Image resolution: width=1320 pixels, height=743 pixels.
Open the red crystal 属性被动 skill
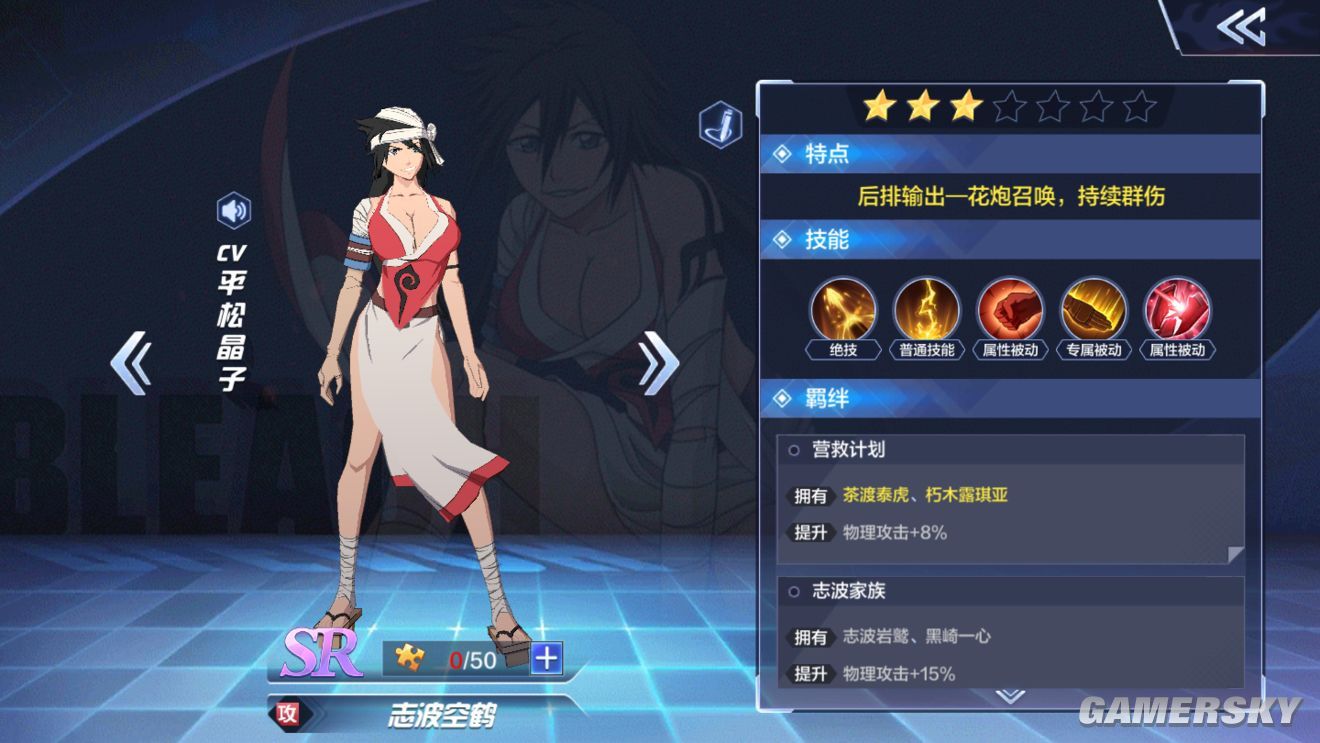[1177, 310]
